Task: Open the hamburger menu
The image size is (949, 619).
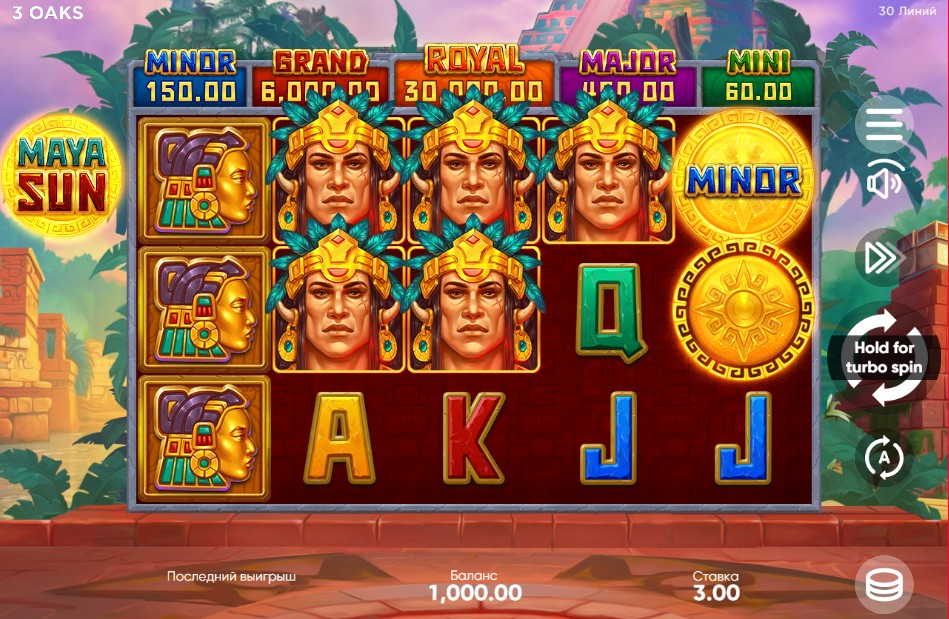Action: (883, 125)
